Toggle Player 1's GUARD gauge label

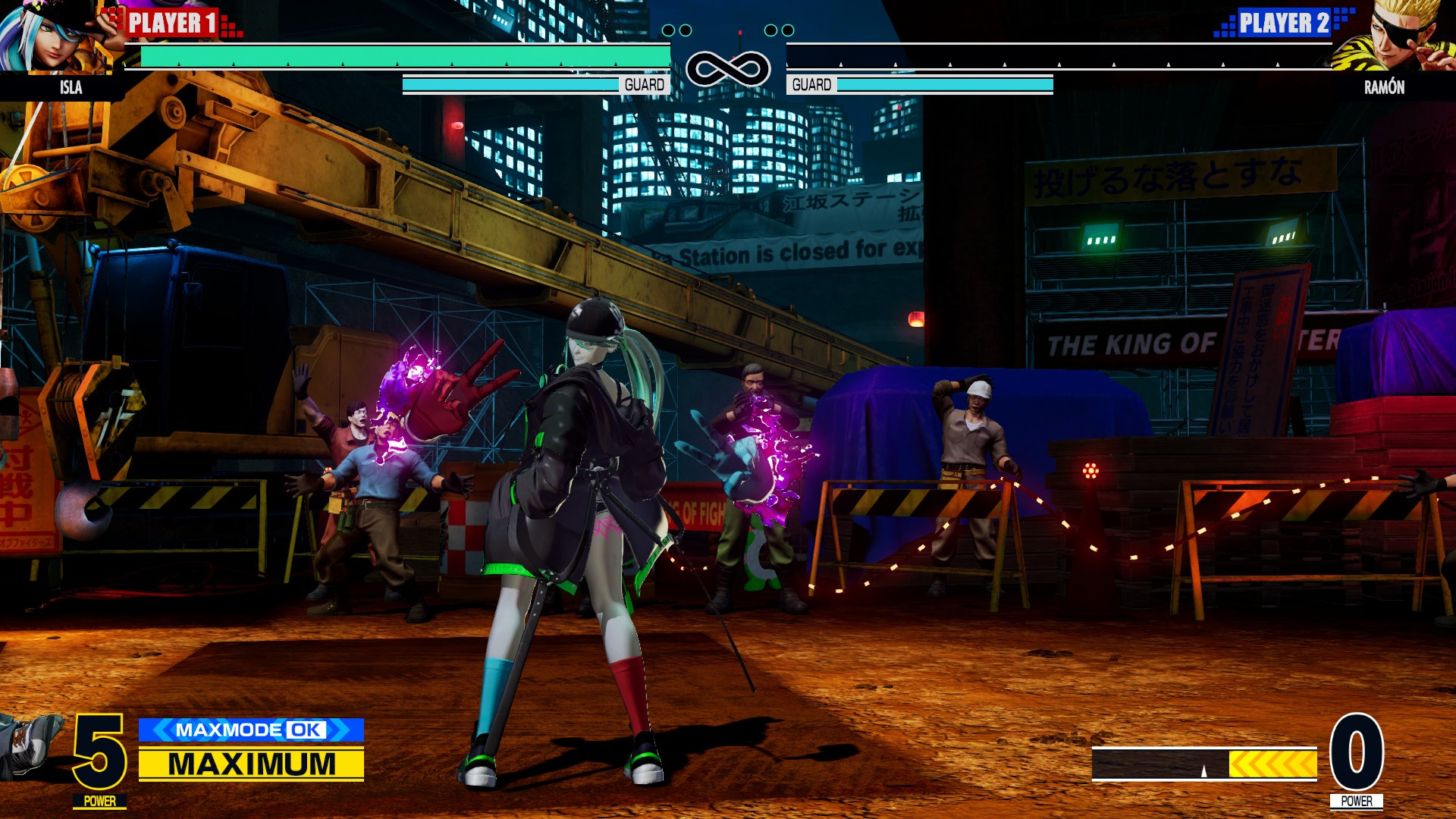644,84
